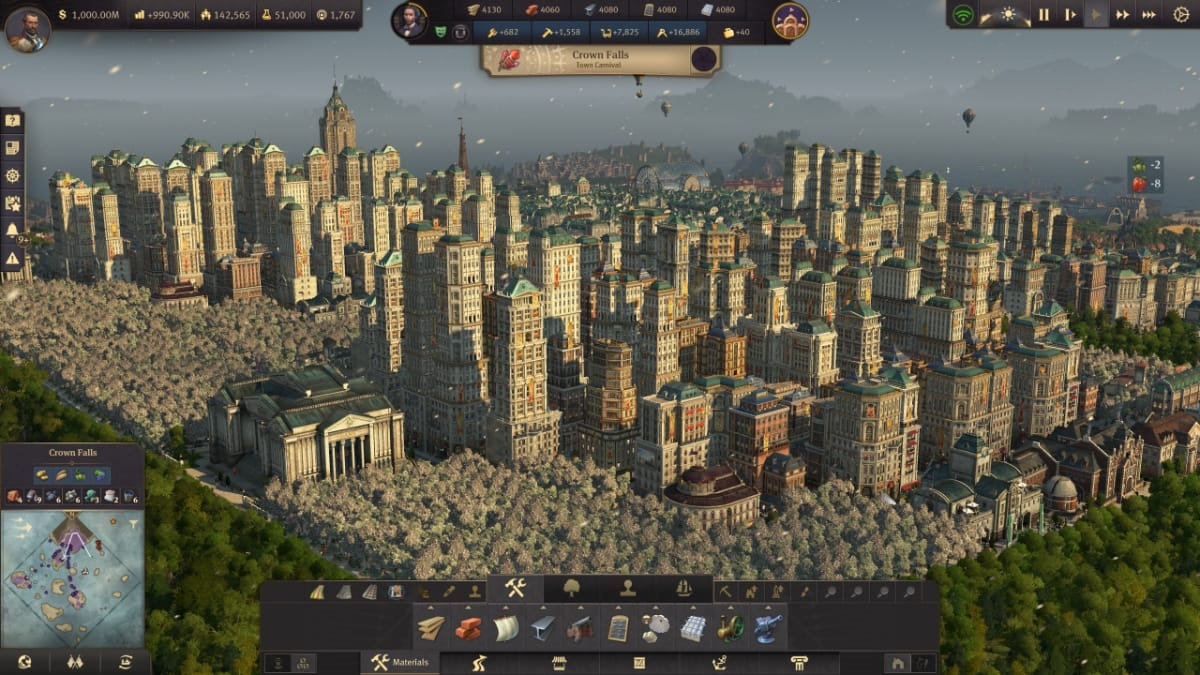This screenshot has height=675, width=1200.
Task: Select the steel beam material
Action: (x=543, y=628)
